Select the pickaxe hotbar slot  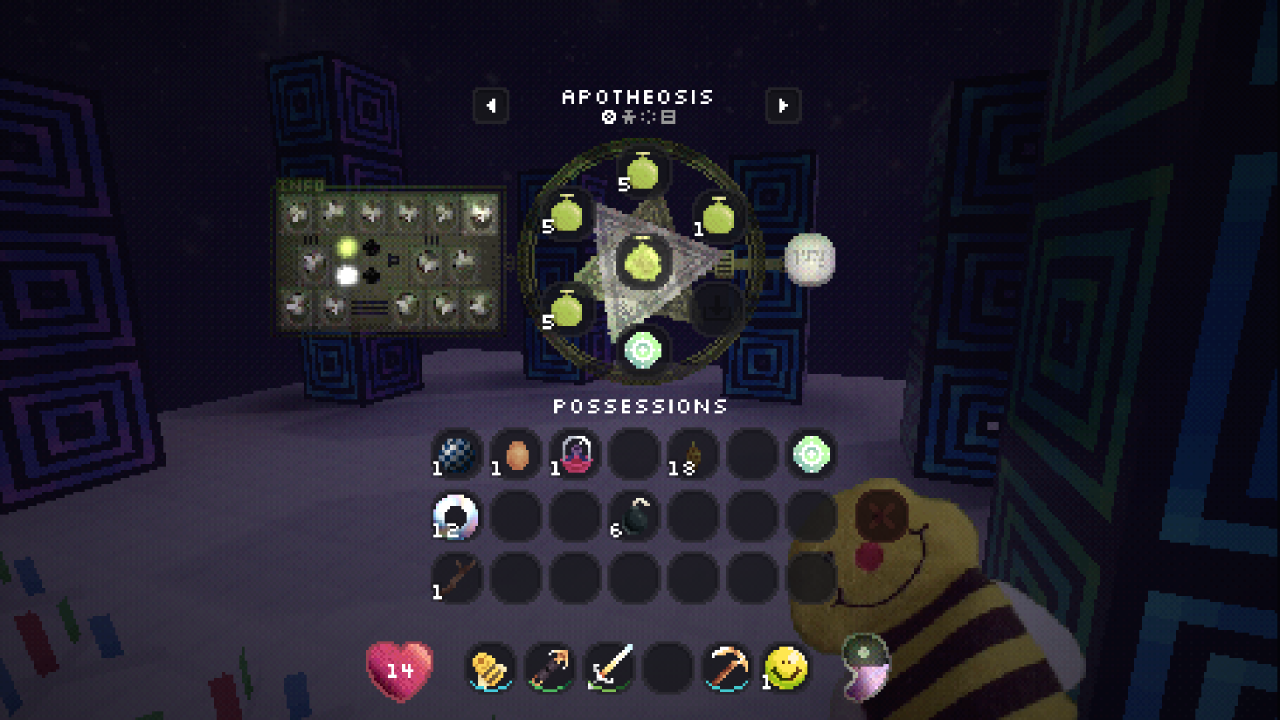click(x=727, y=668)
